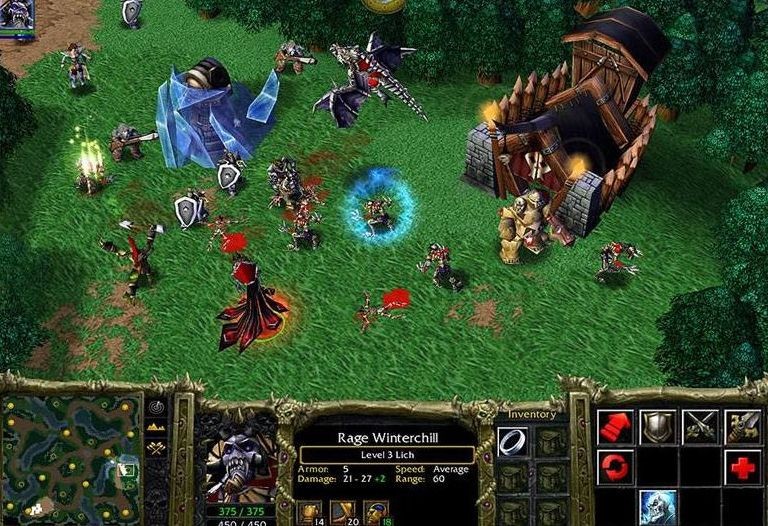Select the hero icon at top-left
Image resolution: width=768 pixels, height=526 pixels.
pos(17,13)
